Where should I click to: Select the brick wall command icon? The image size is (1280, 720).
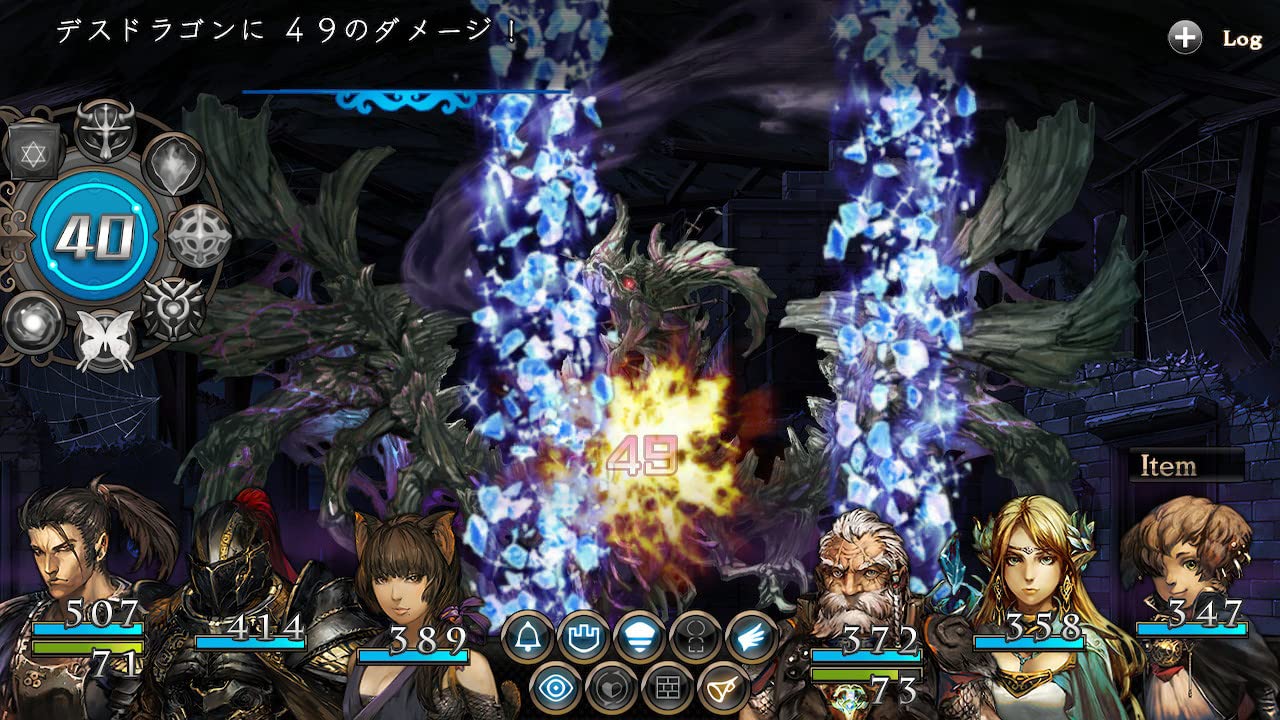tap(666, 689)
